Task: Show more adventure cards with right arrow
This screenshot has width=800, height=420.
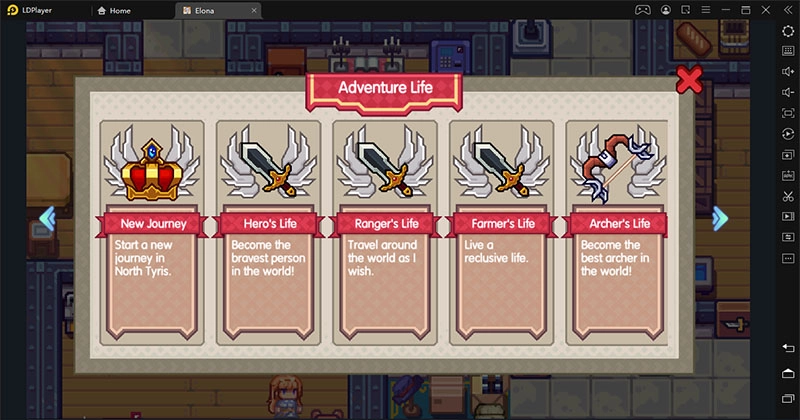Action: pyautogui.click(x=719, y=219)
